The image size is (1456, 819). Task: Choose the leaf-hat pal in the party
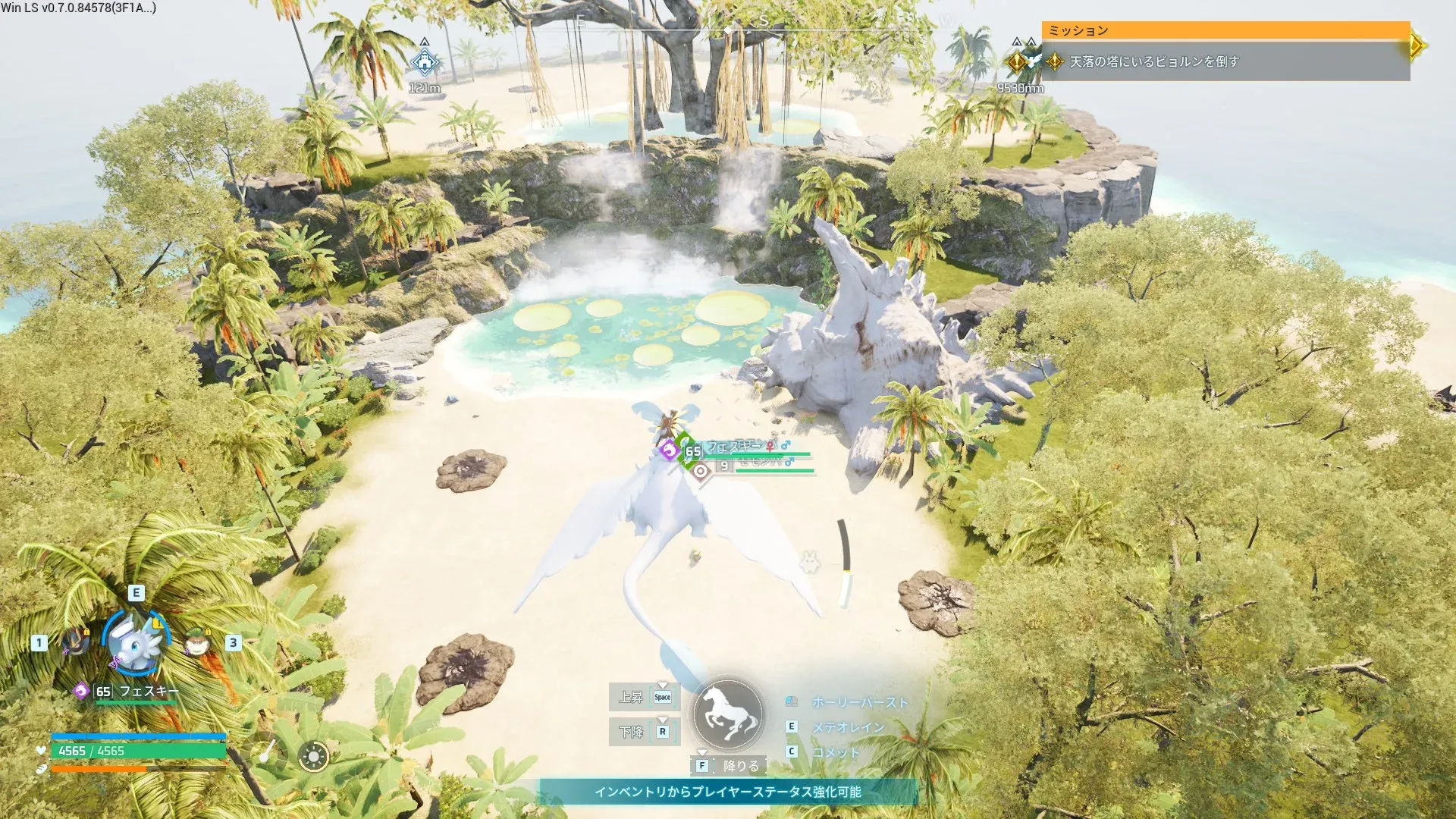(198, 643)
